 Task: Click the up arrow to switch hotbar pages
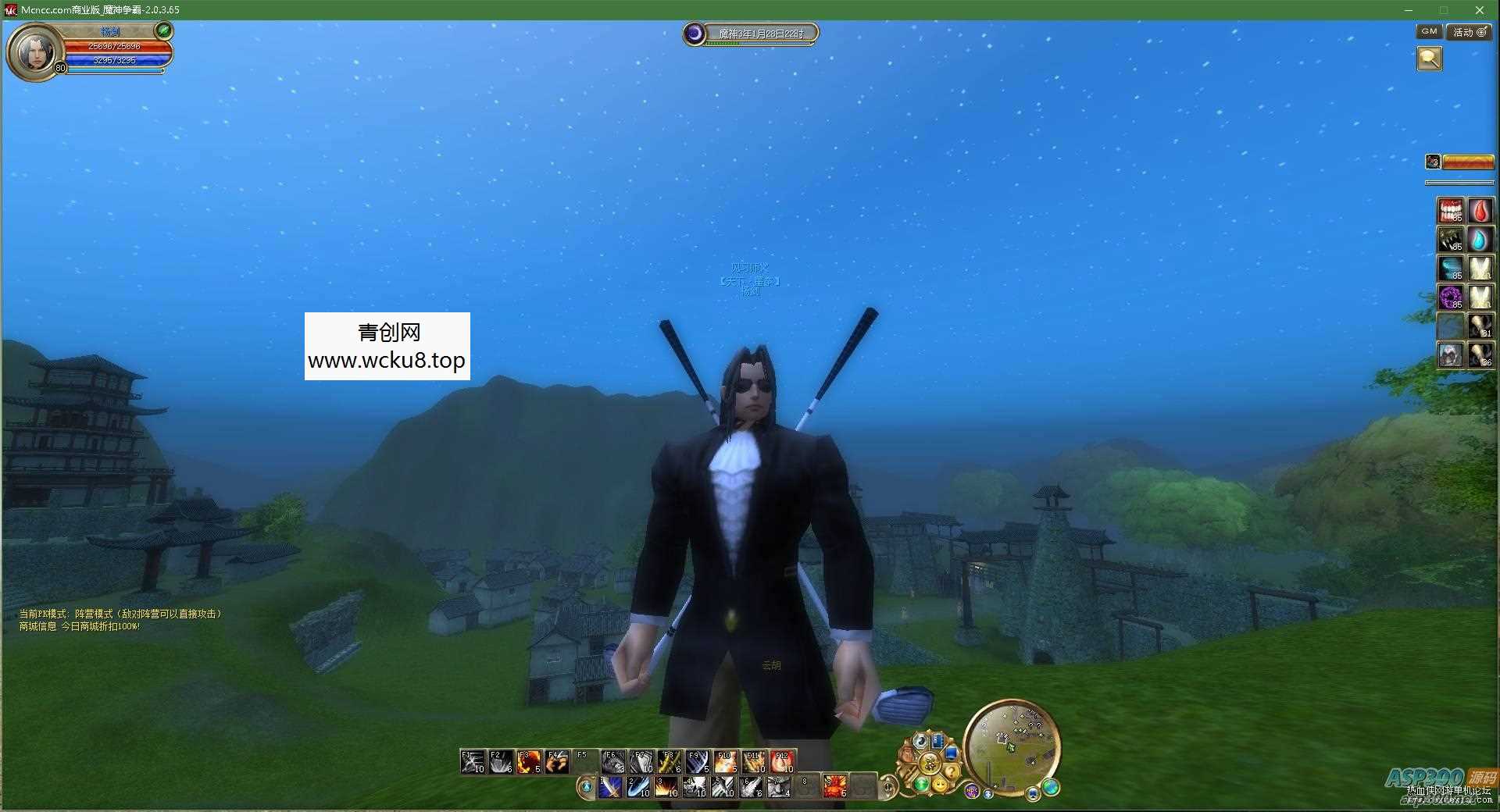(887, 778)
